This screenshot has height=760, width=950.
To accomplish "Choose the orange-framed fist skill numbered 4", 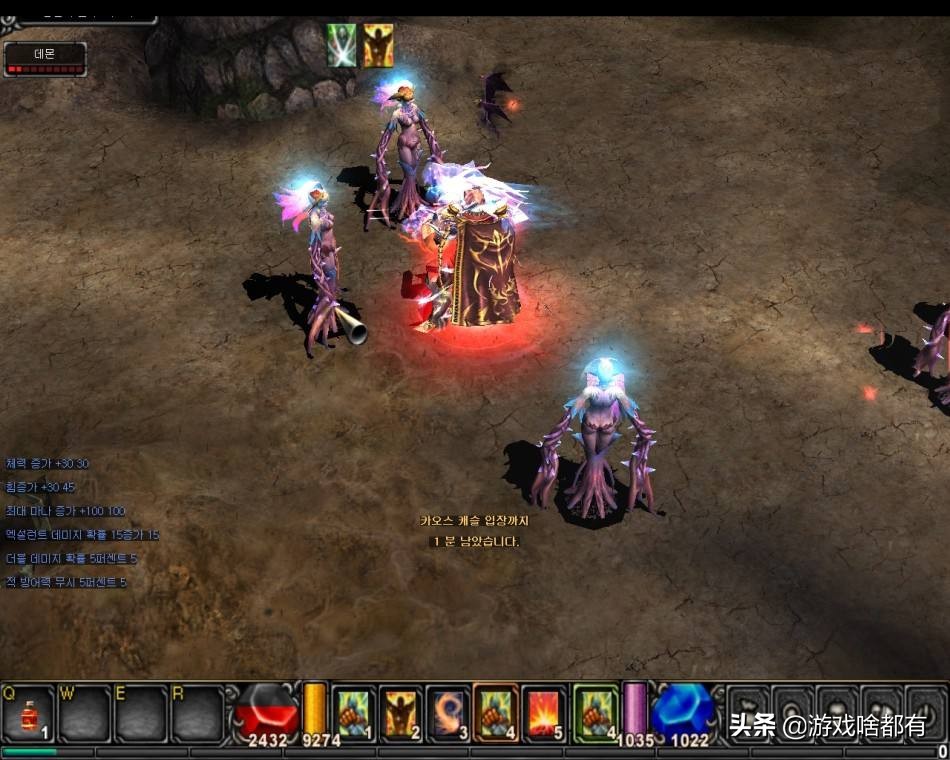I will [496, 713].
